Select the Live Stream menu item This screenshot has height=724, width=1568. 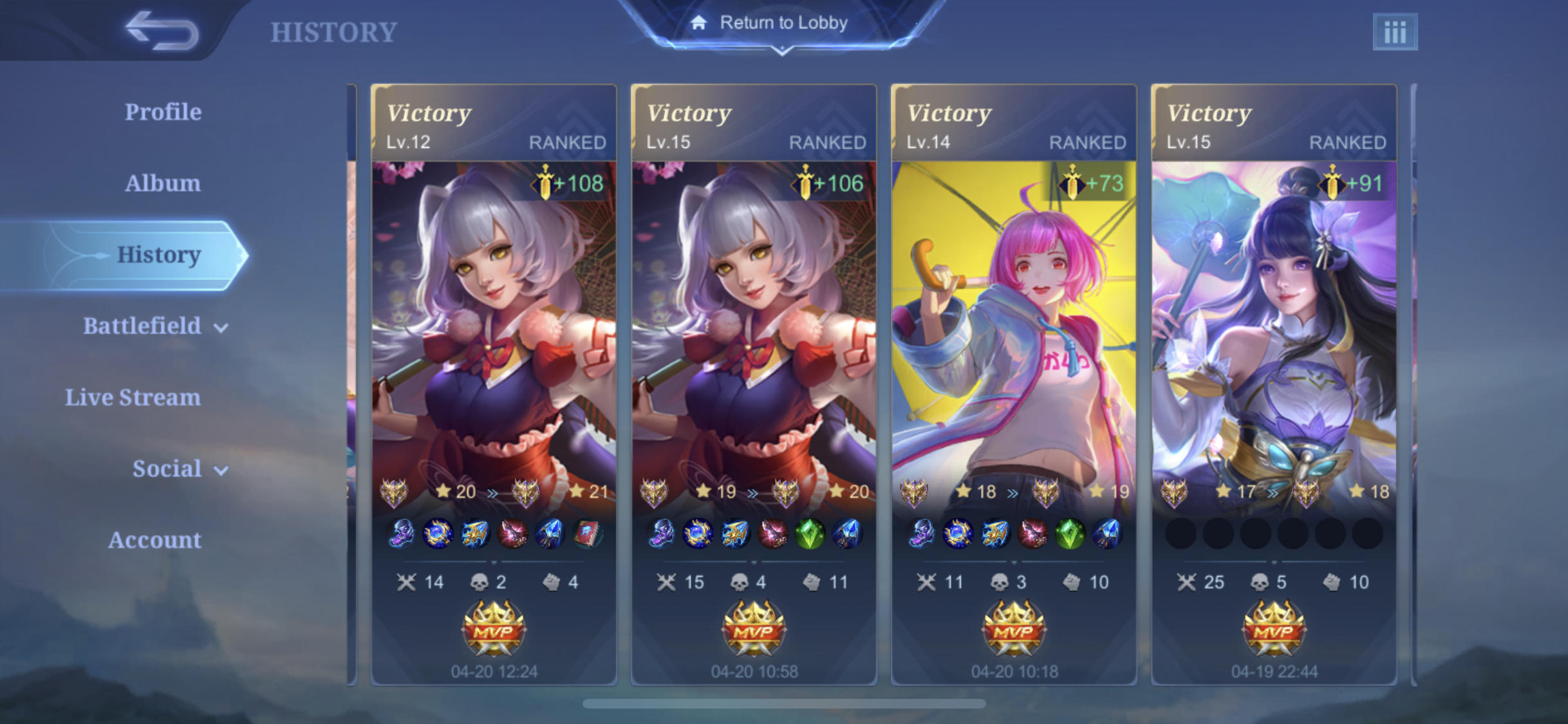tap(133, 397)
